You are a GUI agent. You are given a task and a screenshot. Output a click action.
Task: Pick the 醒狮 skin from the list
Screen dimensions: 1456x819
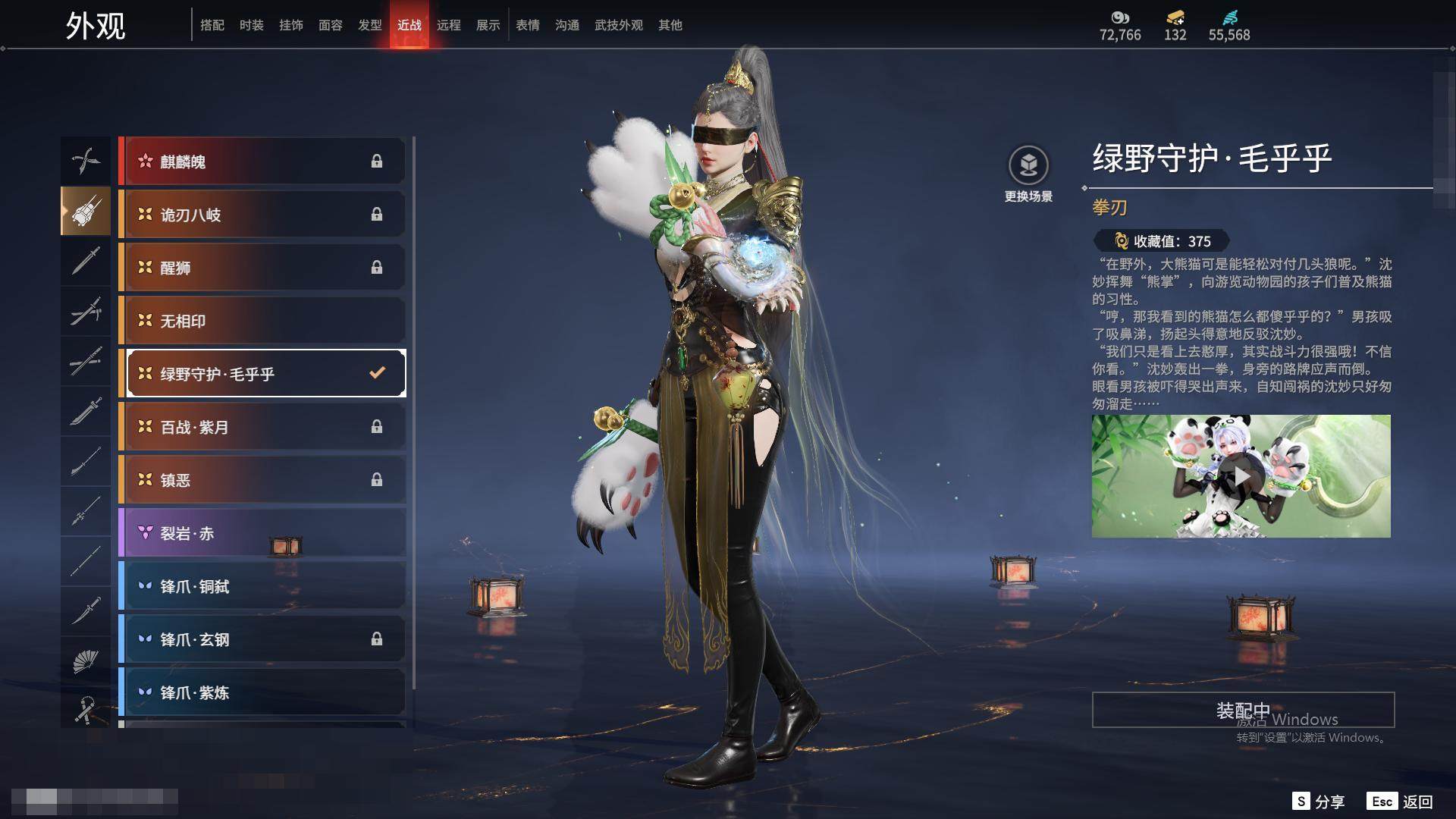point(262,268)
